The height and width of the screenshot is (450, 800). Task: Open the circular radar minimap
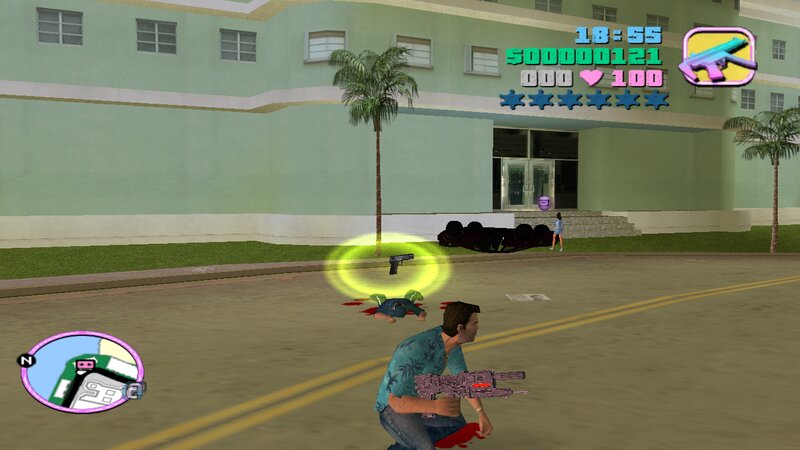pyautogui.click(x=82, y=371)
